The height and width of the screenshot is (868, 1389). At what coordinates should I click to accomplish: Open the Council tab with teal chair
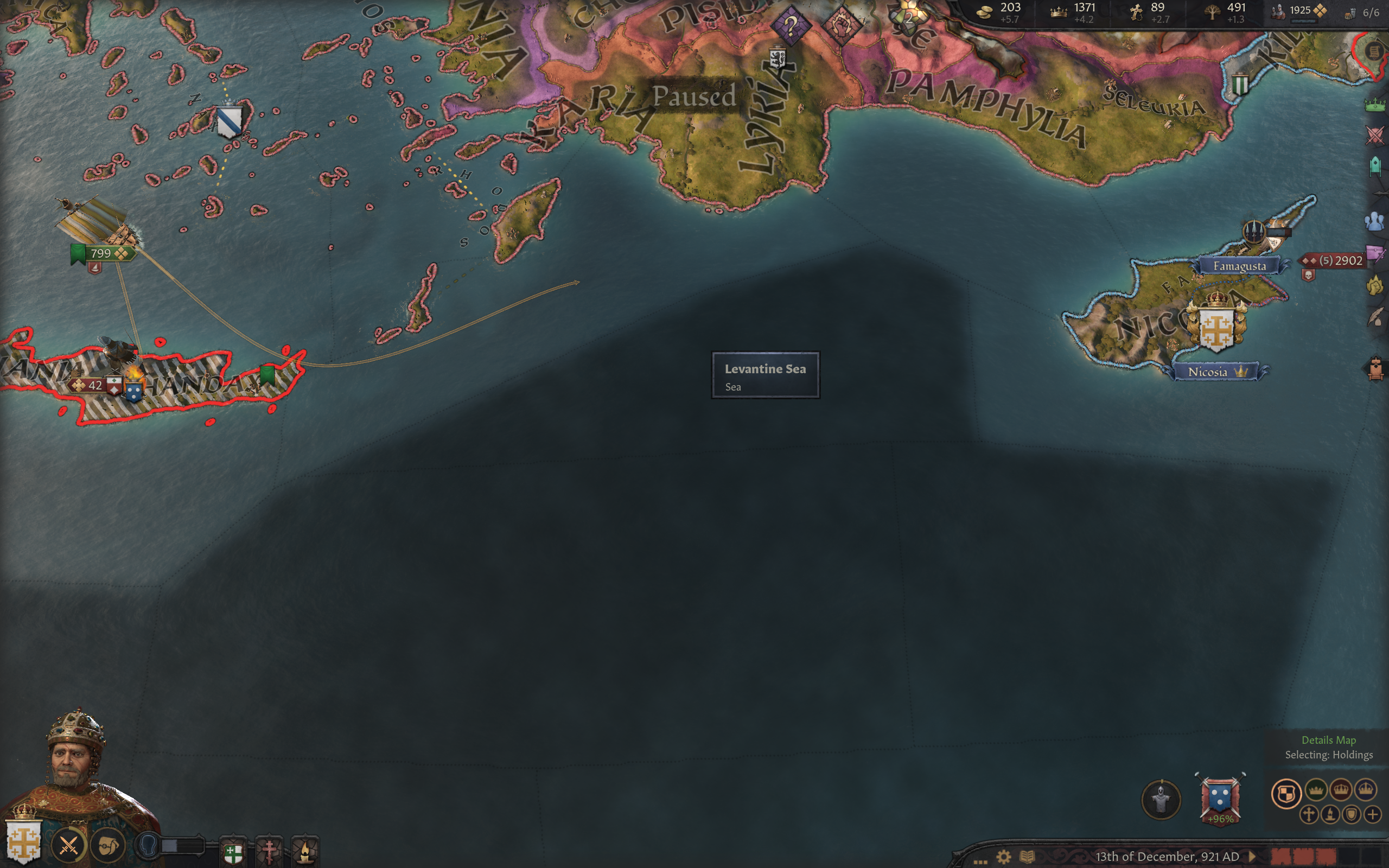pyautogui.click(x=1375, y=166)
